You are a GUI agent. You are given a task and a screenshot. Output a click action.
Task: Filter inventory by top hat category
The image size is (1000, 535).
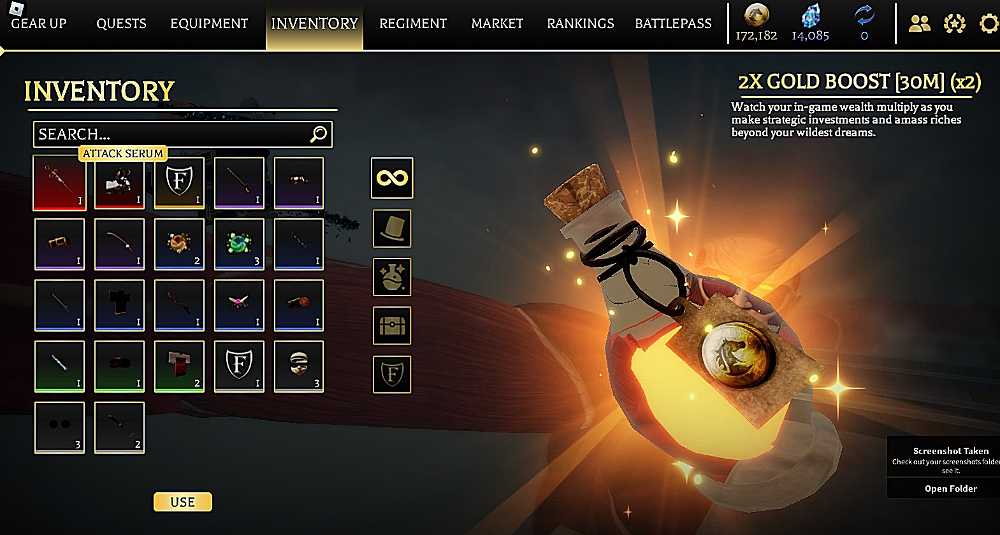pyautogui.click(x=392, y=228)
